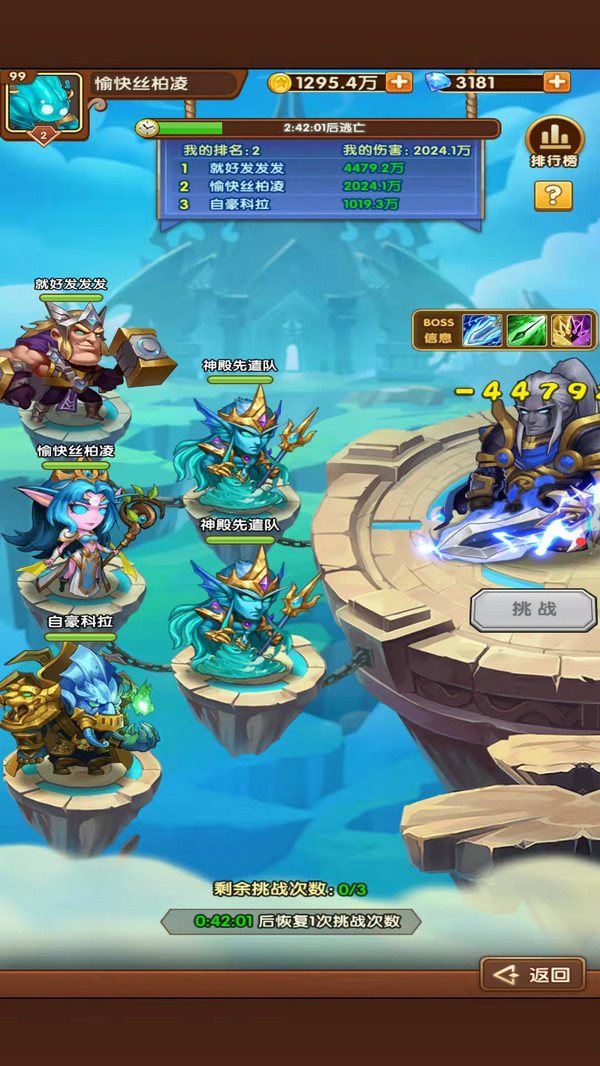600x1066 pixels.
Task: Open the player avatar profile portrait
Action: (x=42, y=103)
